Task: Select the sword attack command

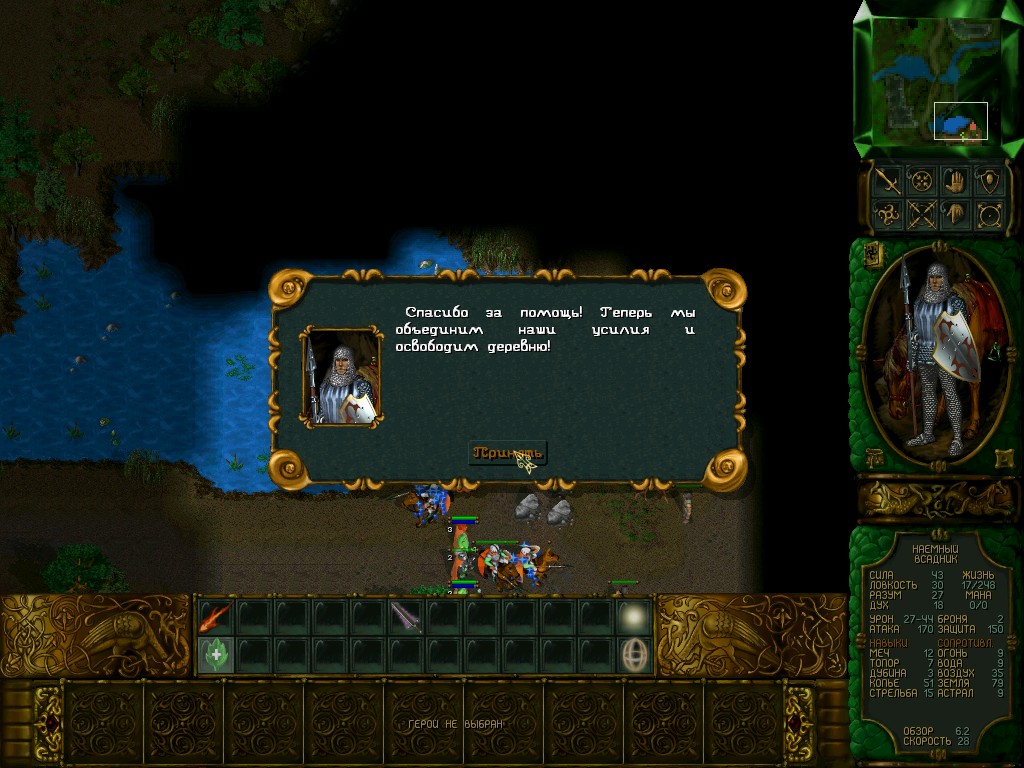Action: click(x=887, y=181)
